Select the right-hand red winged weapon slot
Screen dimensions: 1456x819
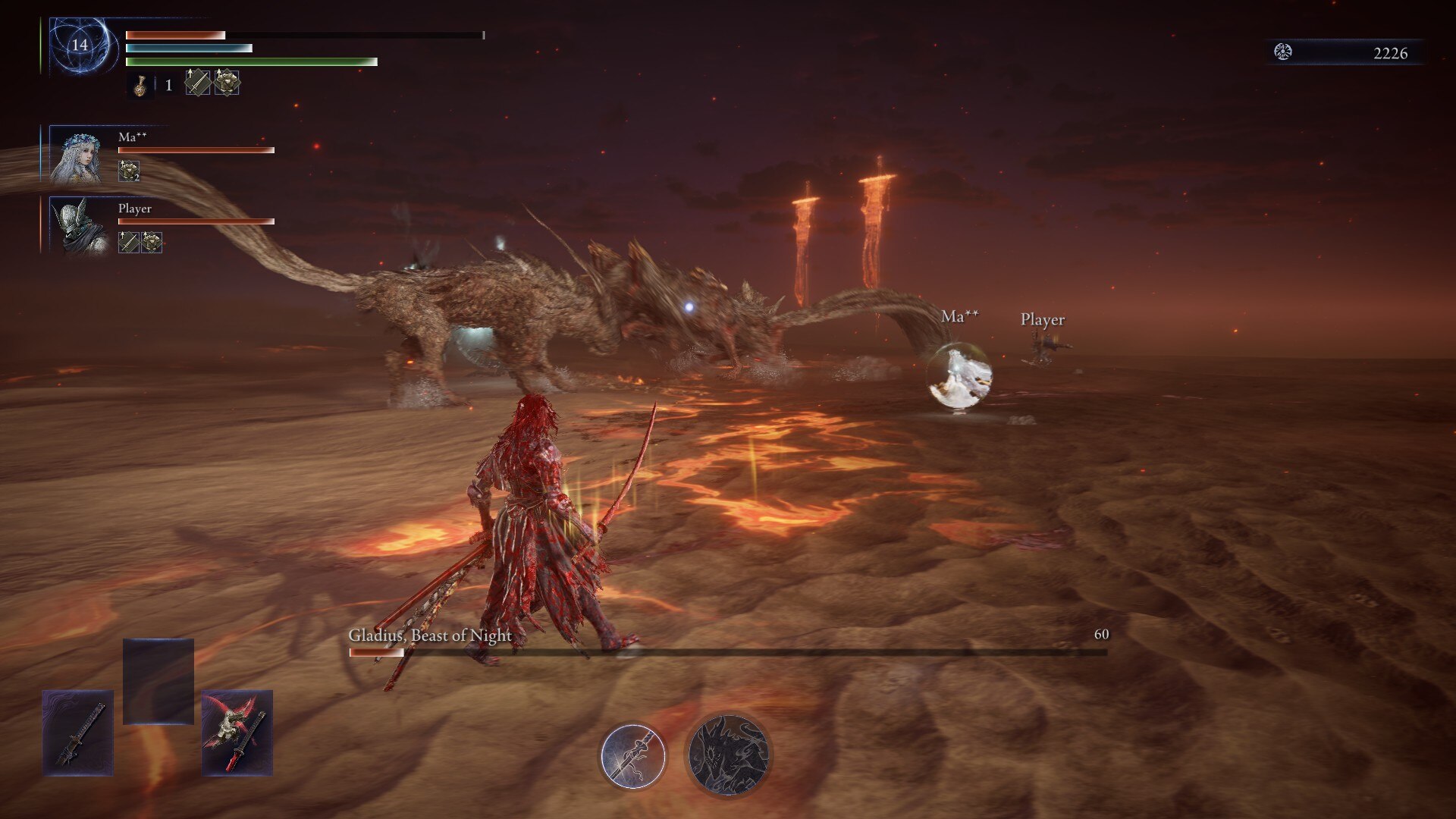237,733
